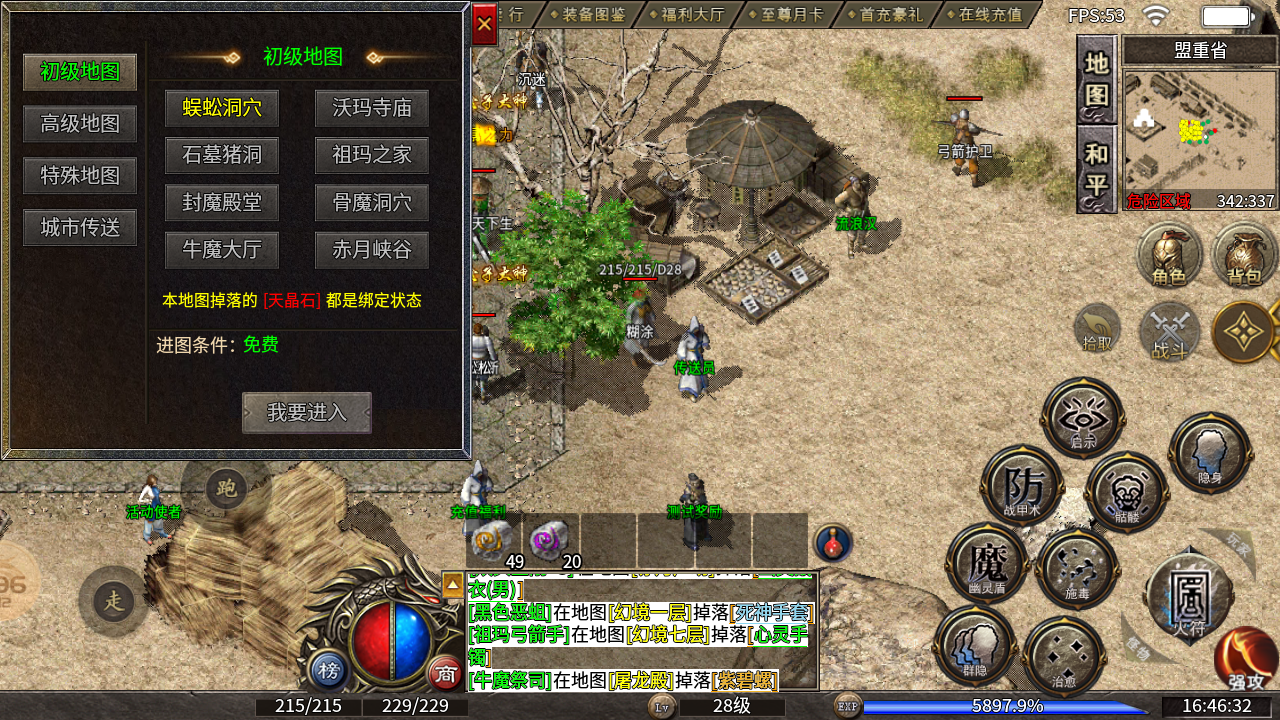Click the 我要进入 enter button
The height and width of the screenshot is (720, 1280).
pyautogui.click(x=307, y=412)
